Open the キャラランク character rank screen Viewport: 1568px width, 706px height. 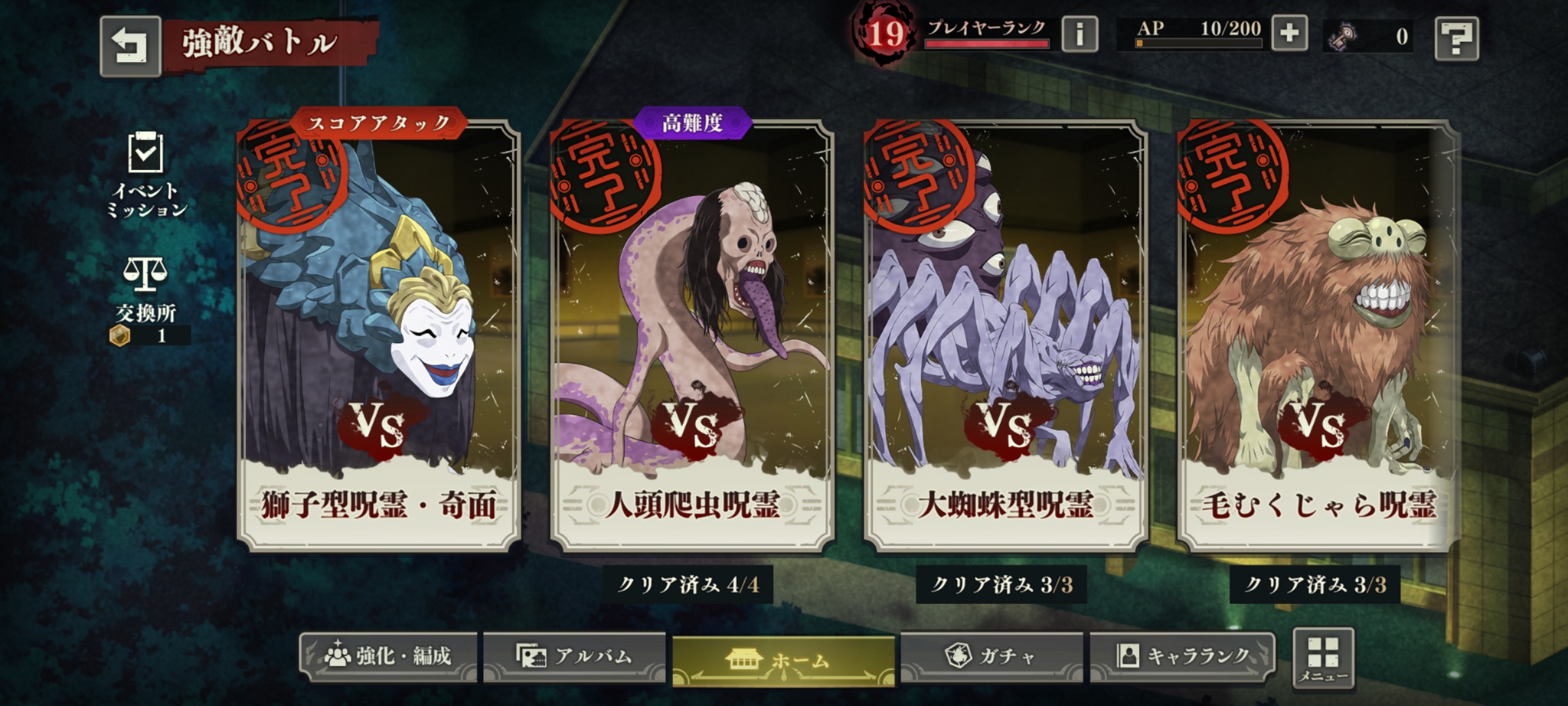(x=1182, y=655)
